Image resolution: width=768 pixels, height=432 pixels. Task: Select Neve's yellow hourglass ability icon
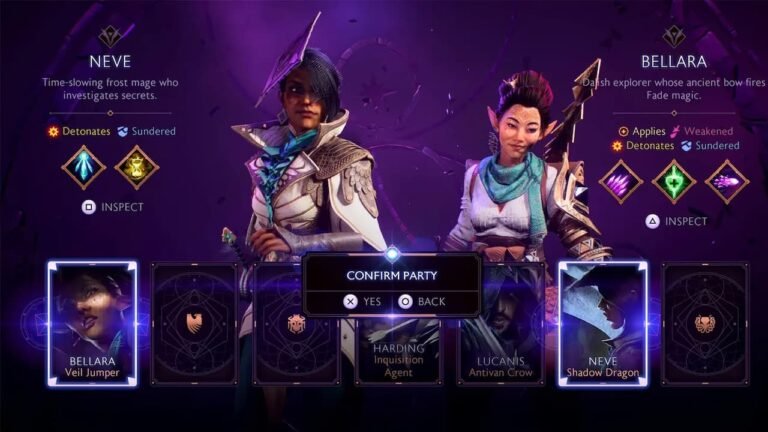pyautogui.click(x=137, y=167)
